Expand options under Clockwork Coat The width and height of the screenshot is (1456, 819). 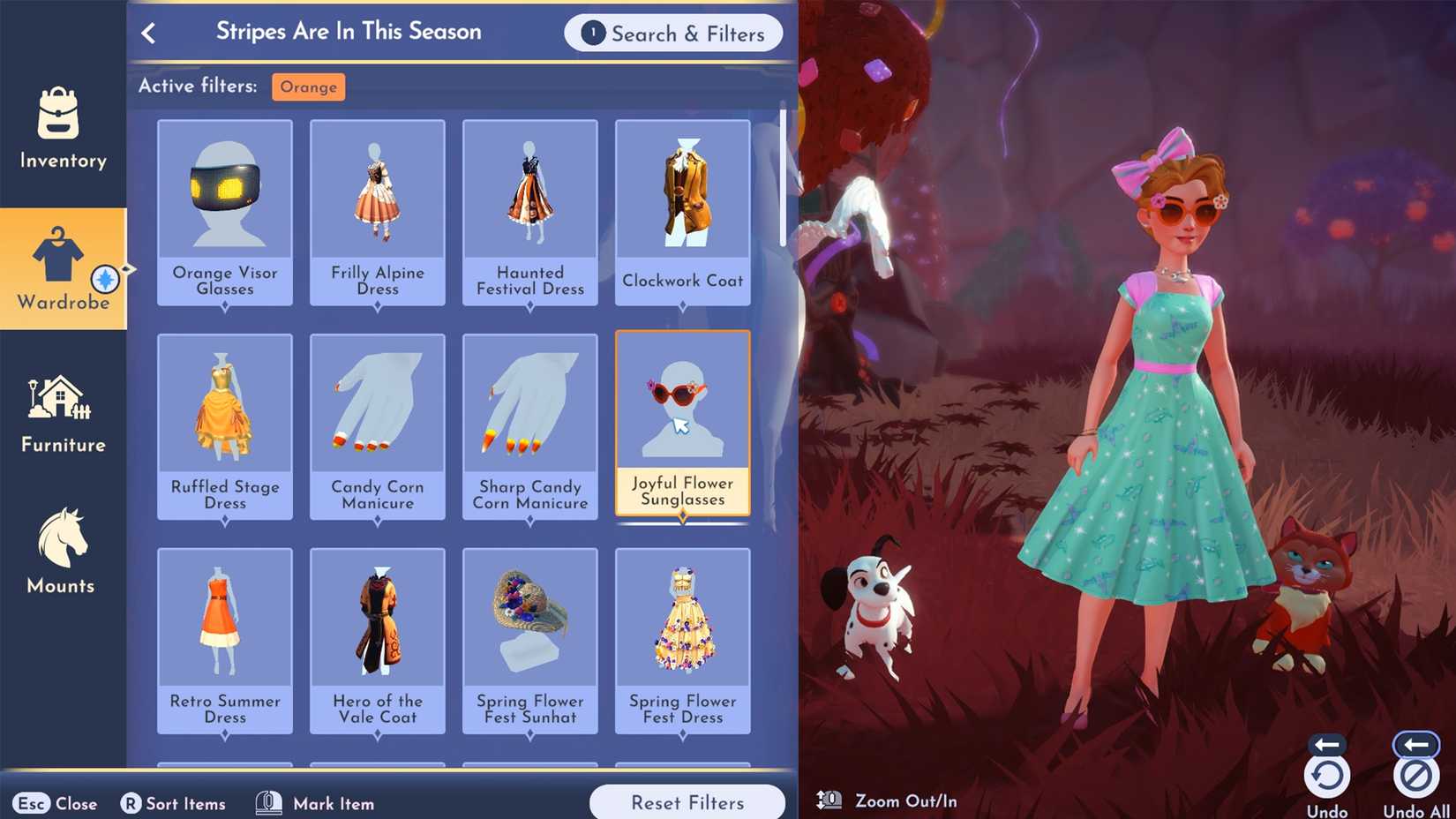pyautogui.click(x=683, y=305)
